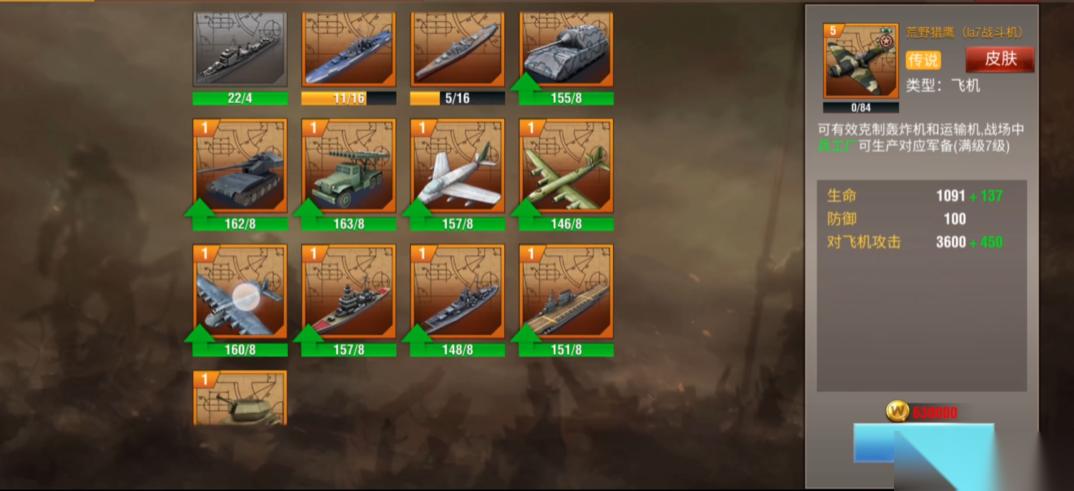Select the red-hulled battleship card
This screenshot has height=491, width=1074.
pos(349,292)
